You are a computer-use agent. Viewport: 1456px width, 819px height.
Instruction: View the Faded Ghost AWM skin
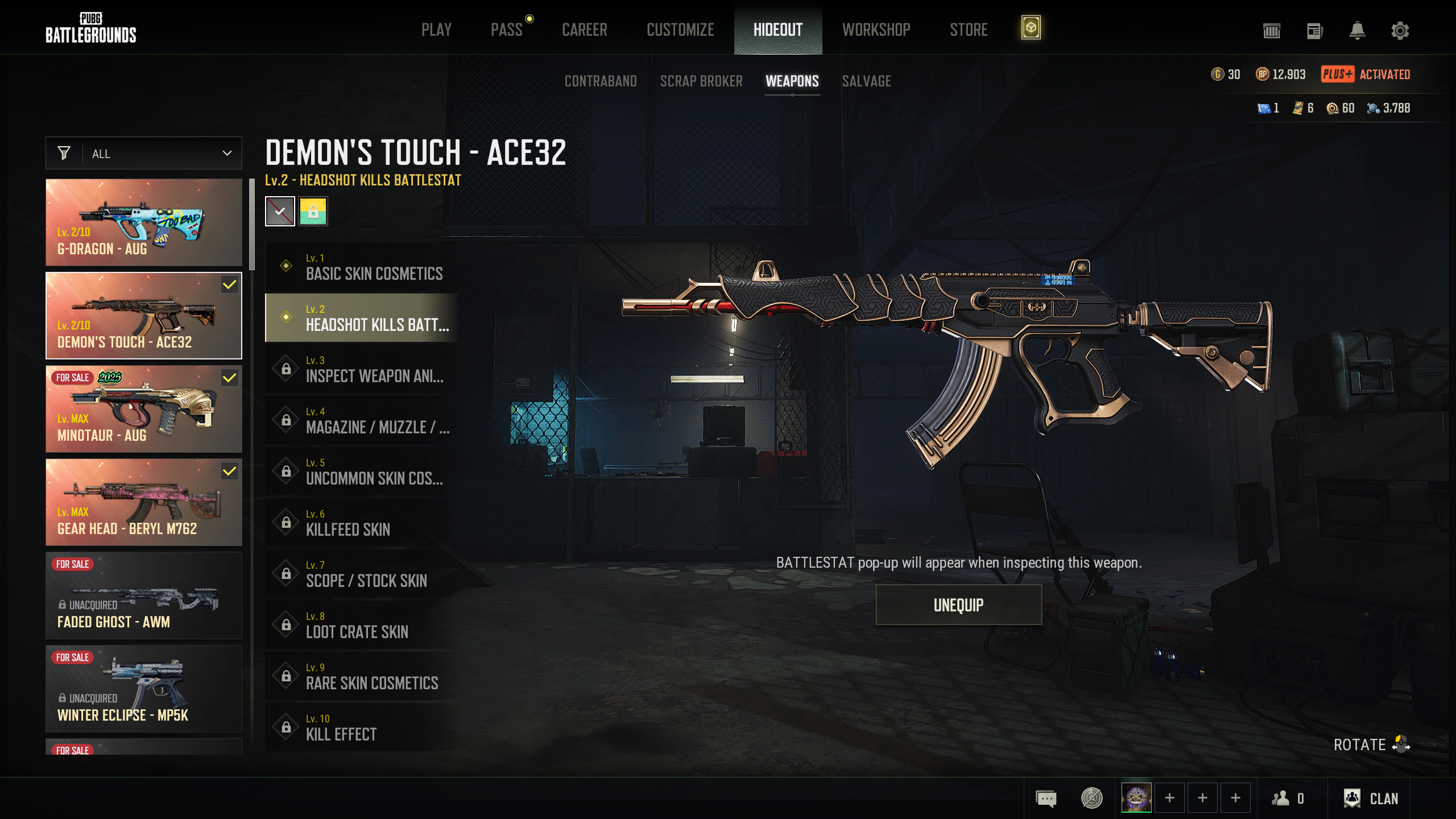pos(144,595)
